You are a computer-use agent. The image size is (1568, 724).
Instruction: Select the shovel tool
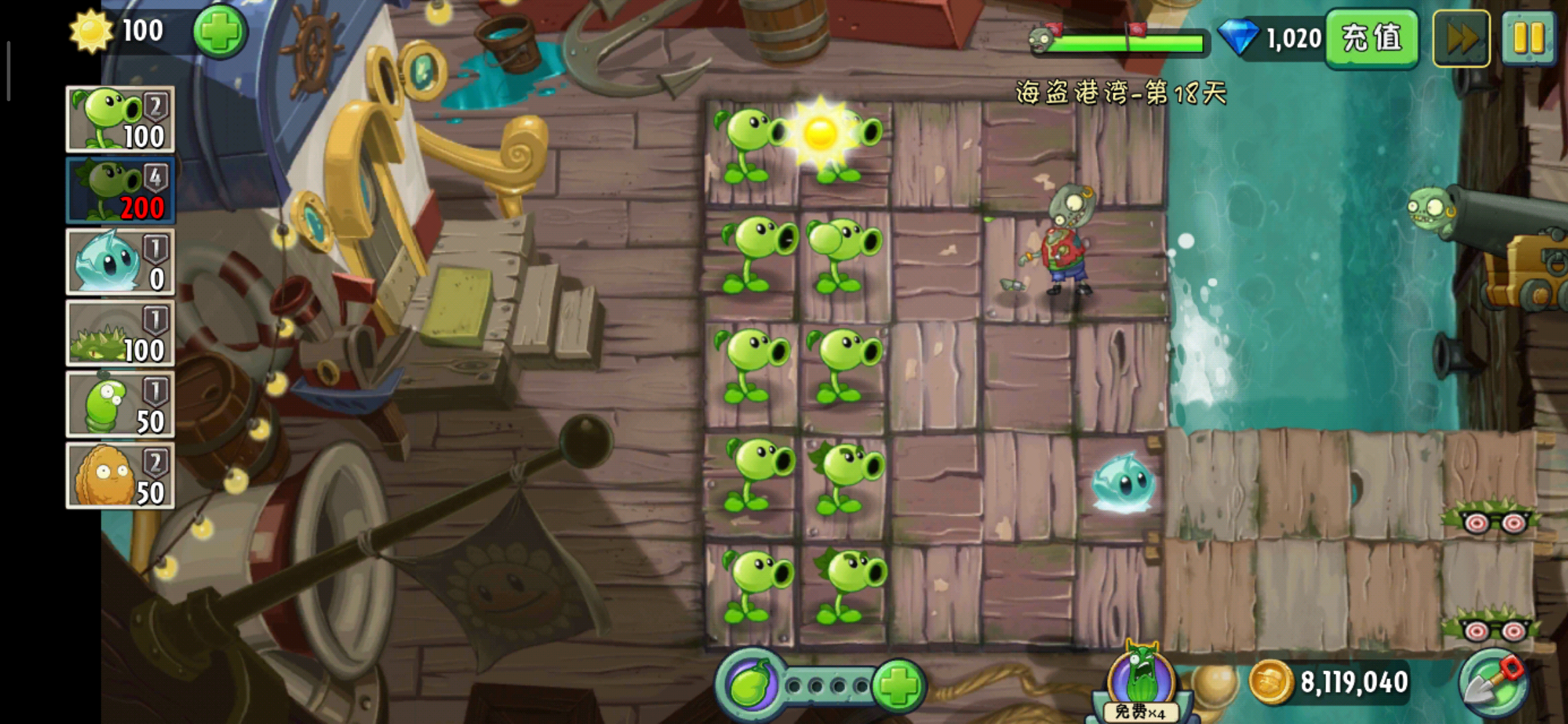pyautogui.click(x=1494, y=682)
